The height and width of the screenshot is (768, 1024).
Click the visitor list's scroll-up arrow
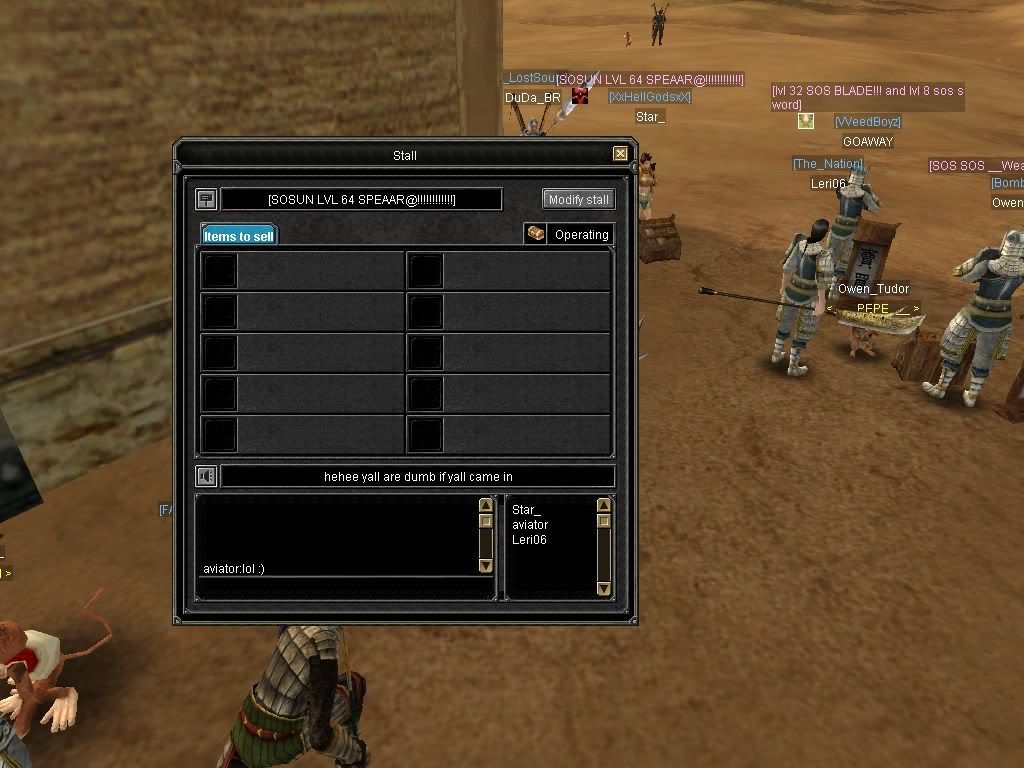tap(604, 506)
